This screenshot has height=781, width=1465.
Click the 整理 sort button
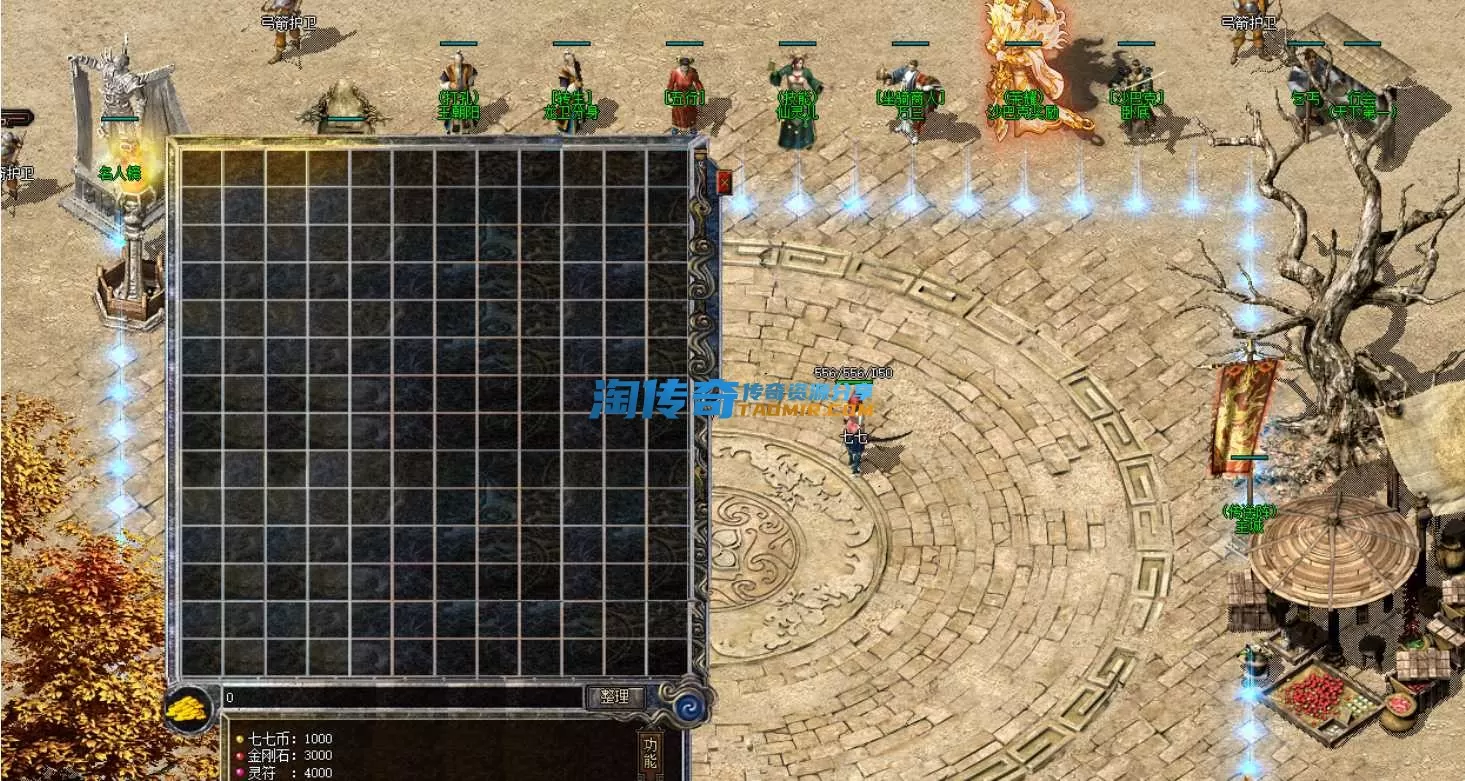coord(615,697)
